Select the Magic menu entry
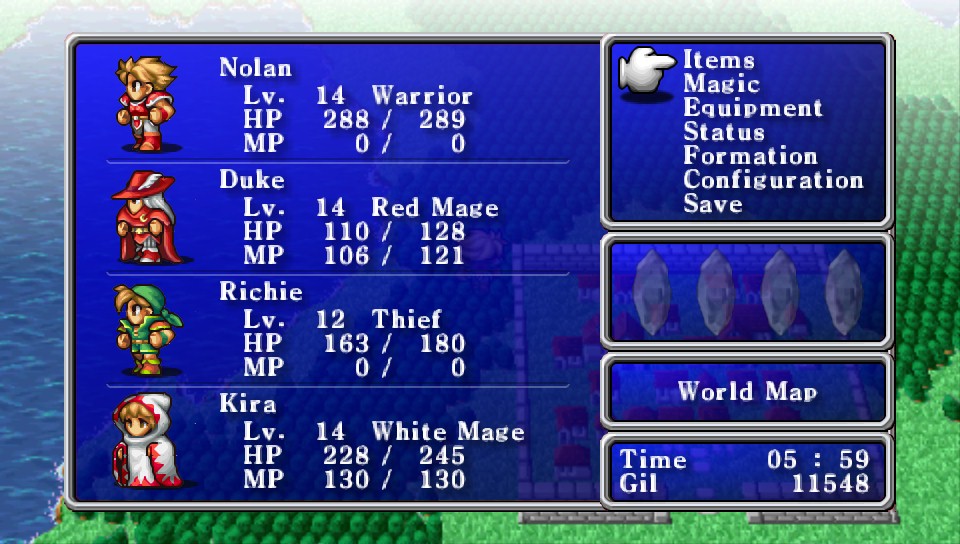This screenshot has width=960, height=544. click(x=721, y=85)
